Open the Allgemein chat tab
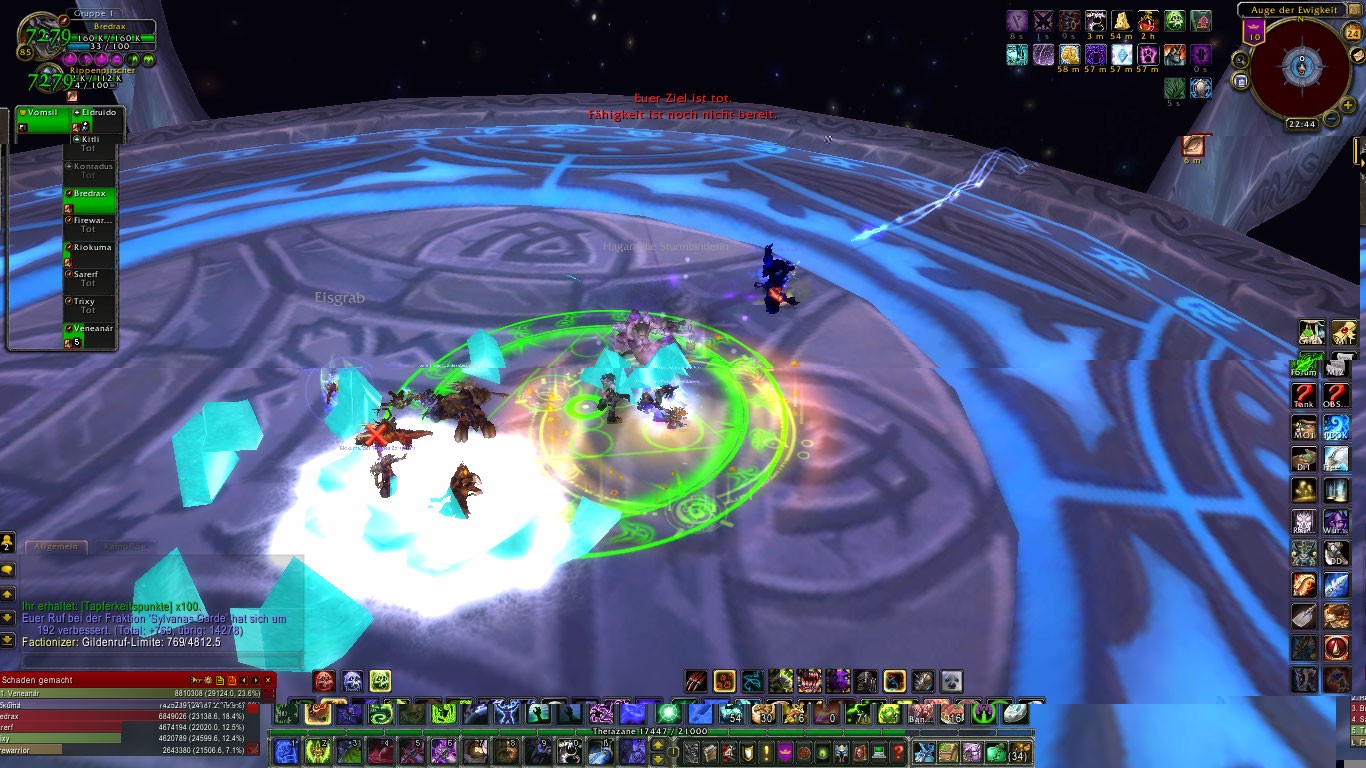This screenshot has height=768, width=1366. [56, 547]
